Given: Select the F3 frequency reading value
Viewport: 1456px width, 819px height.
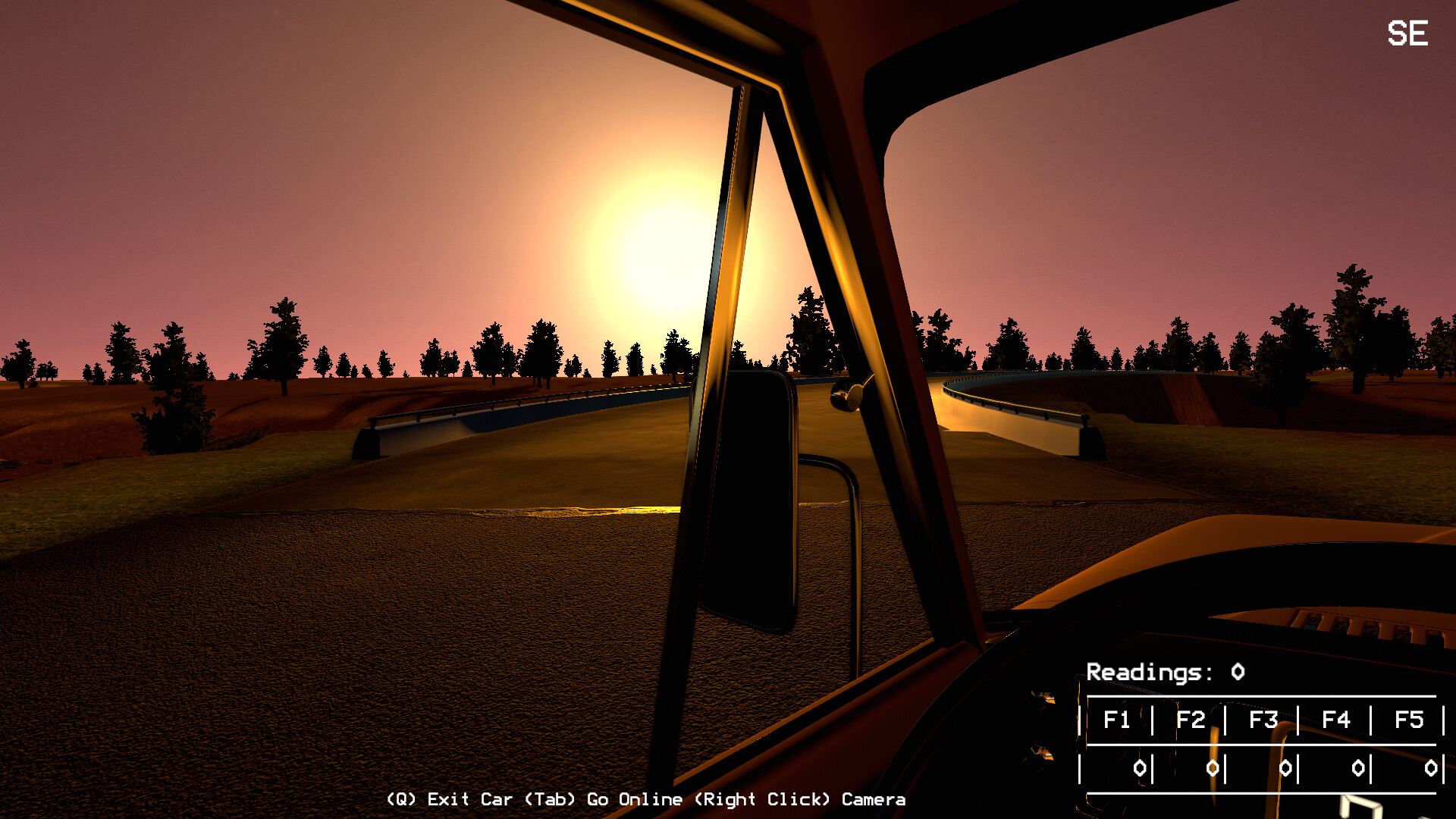Looking at the screenshot, I should tap(1286, 767).
